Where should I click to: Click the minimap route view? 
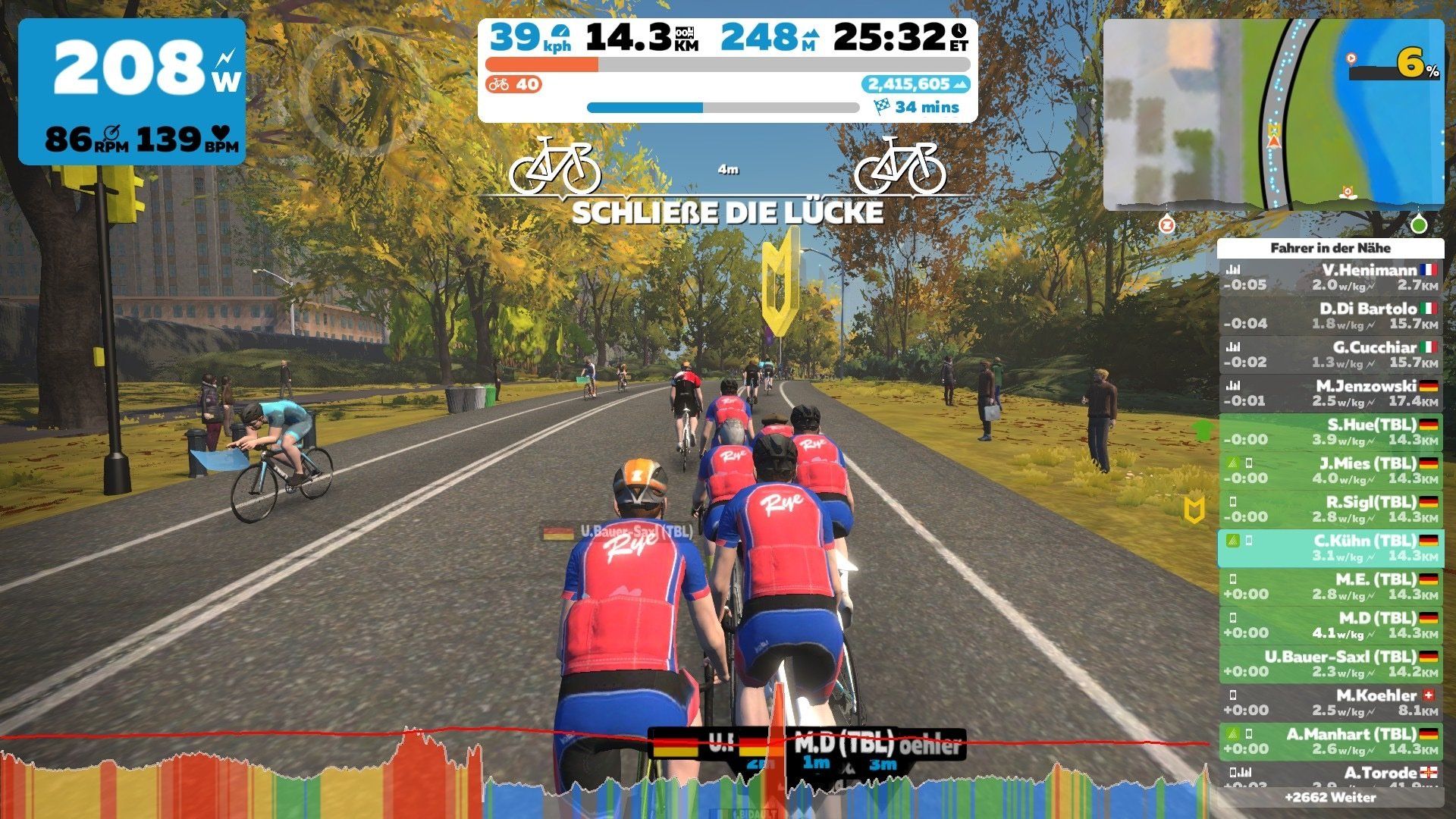(1272, 114)
